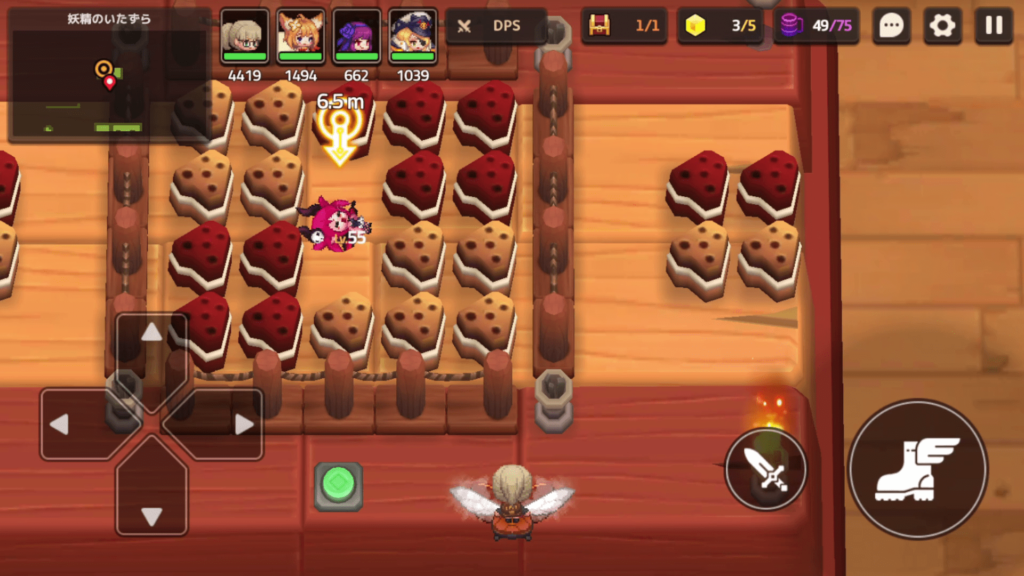Tap the sword attack button
Image resolution: width=1024 pixels, height=576 pixels.
766,469
